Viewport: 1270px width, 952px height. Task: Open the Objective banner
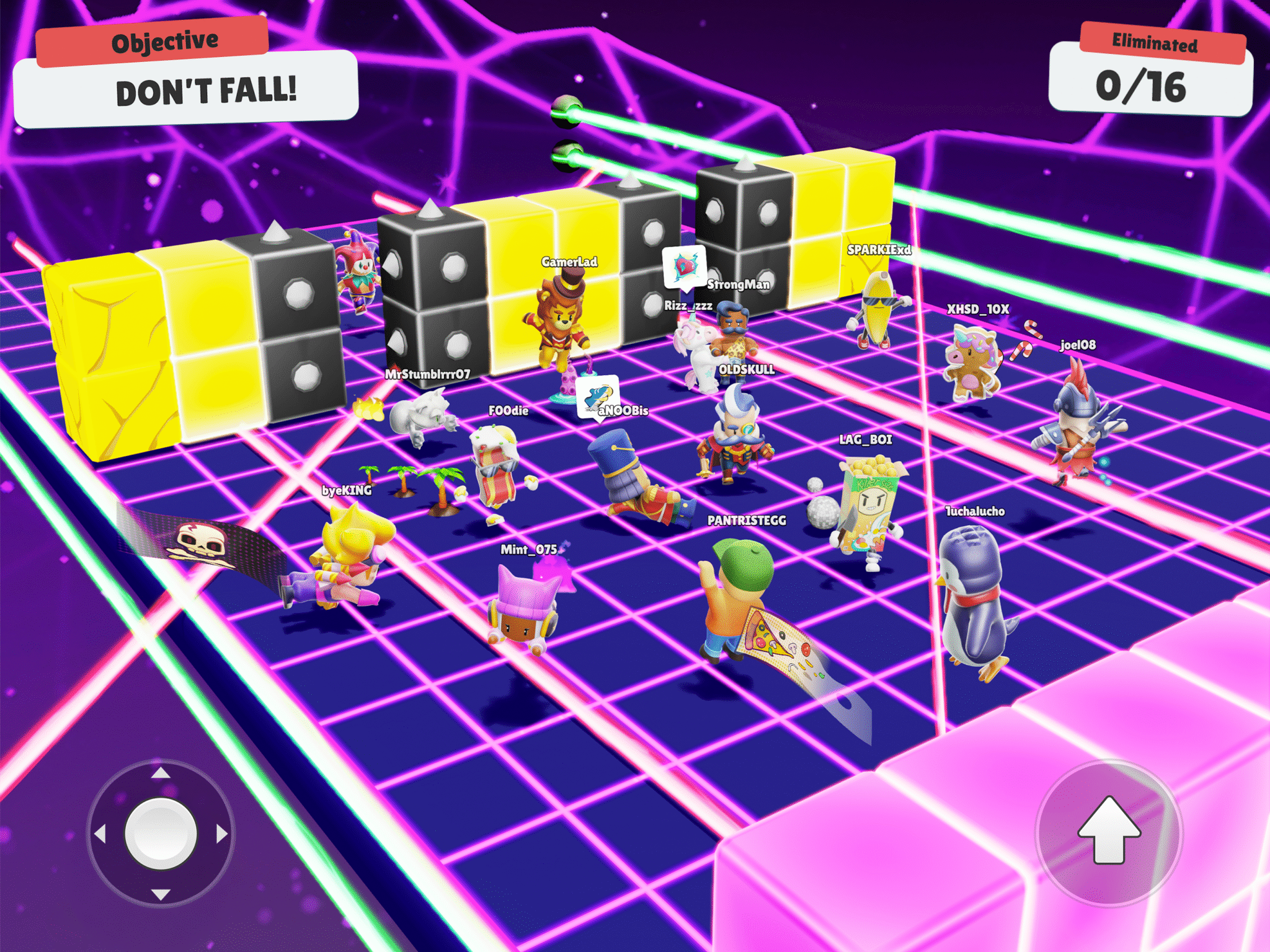click(x=165, y=41)
